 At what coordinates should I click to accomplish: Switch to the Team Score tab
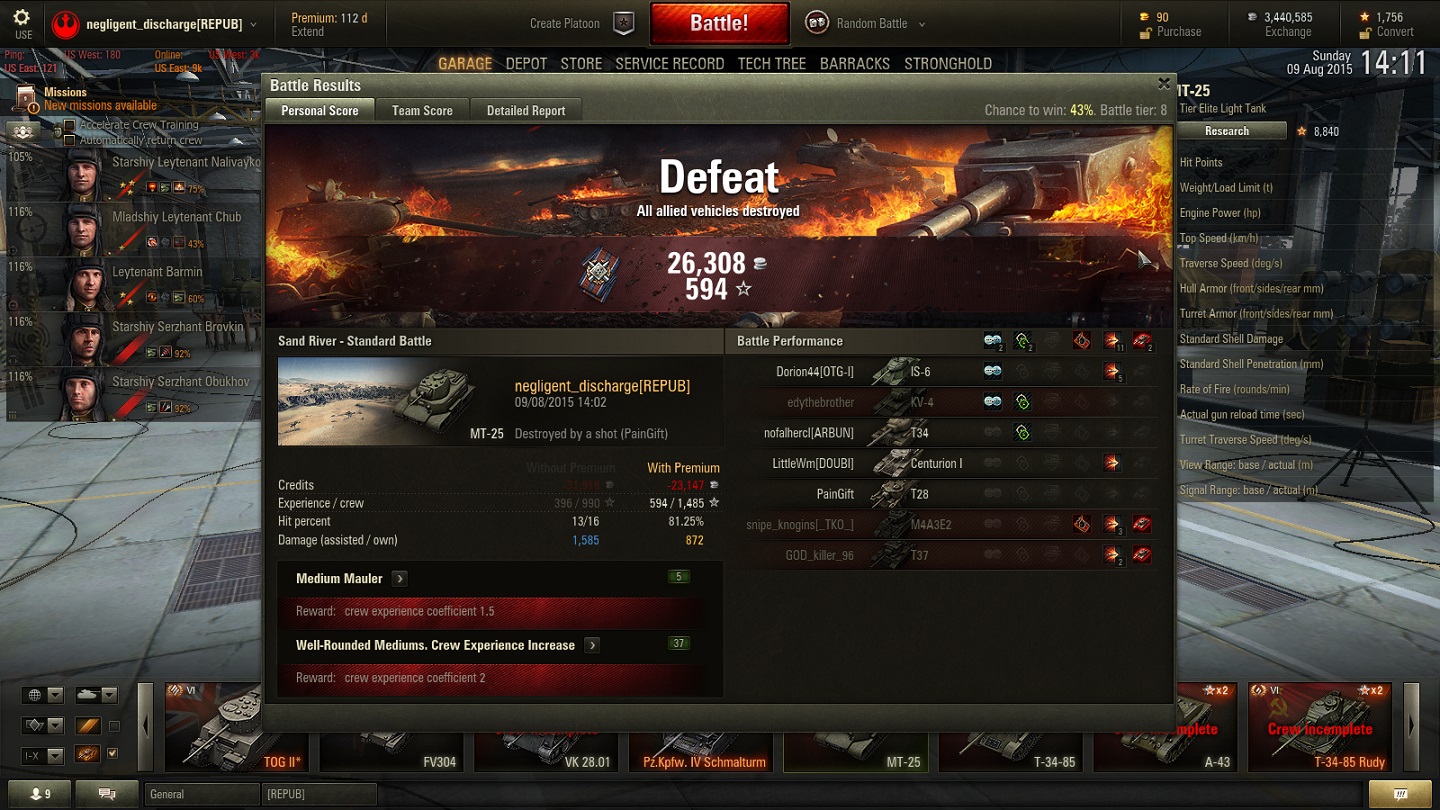point(422,110)
